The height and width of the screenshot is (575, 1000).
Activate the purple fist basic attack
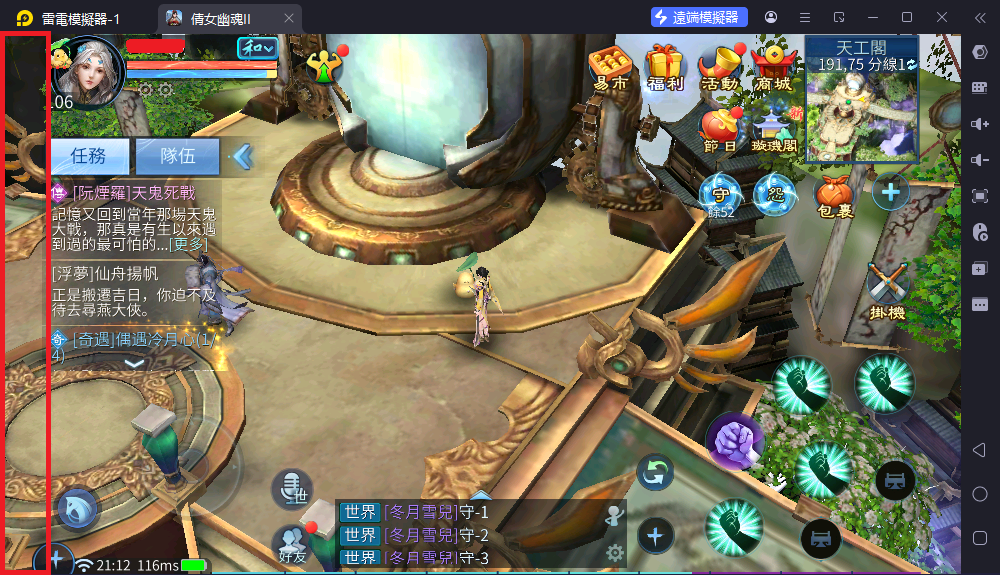point(735,440)
